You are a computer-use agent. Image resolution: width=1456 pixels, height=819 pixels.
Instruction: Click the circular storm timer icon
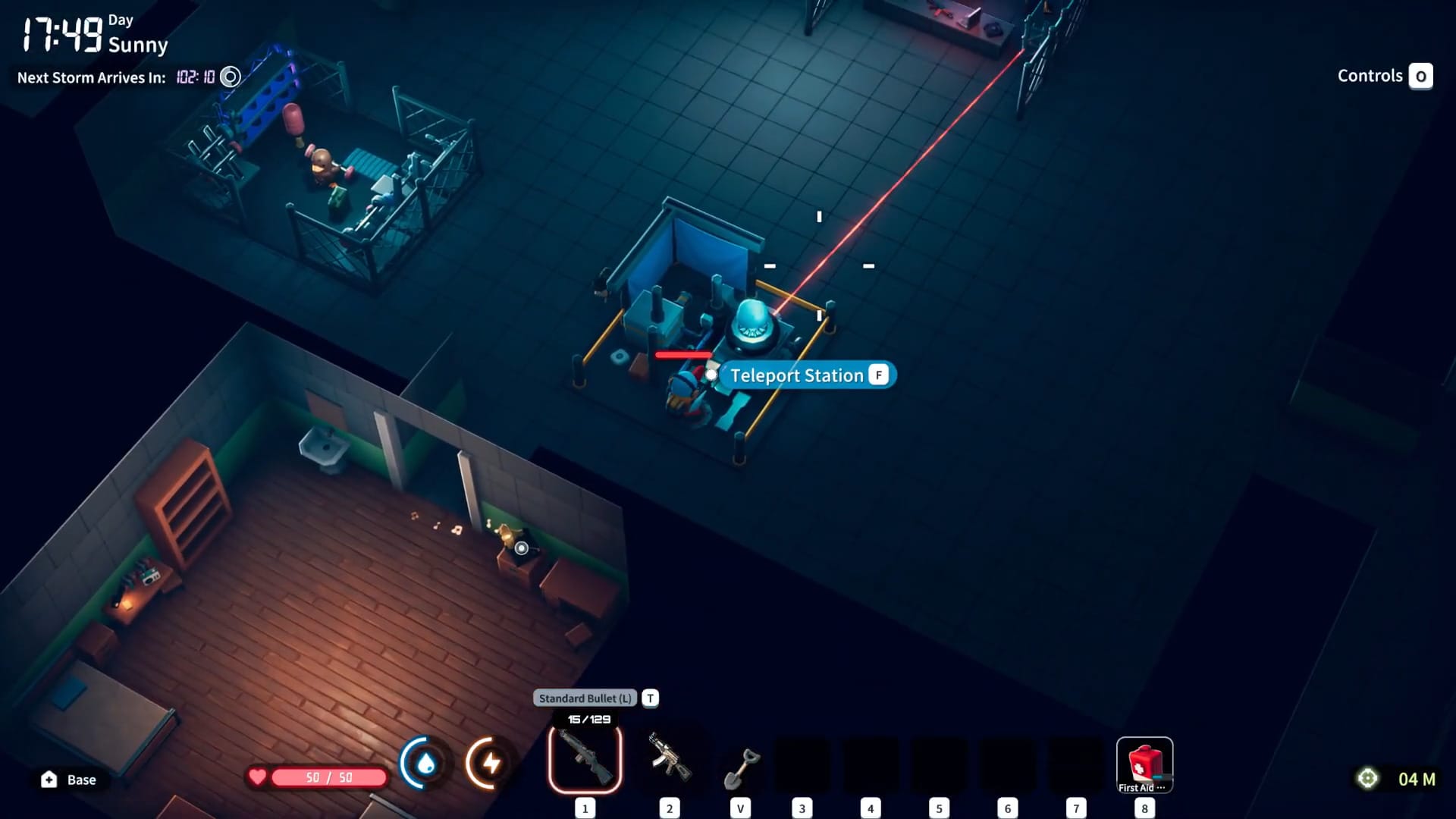pyautogui.click(x=229, y=77)
